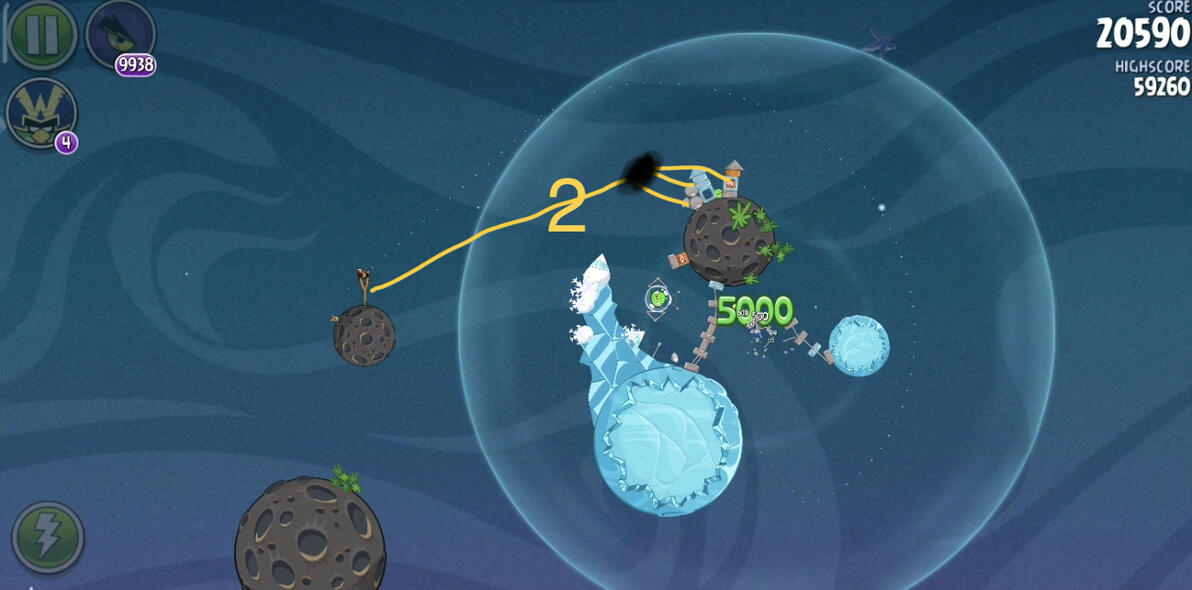Activate the Wingman bird power-up
Viewport: 1192px width, 590px height.
[40, 112]
